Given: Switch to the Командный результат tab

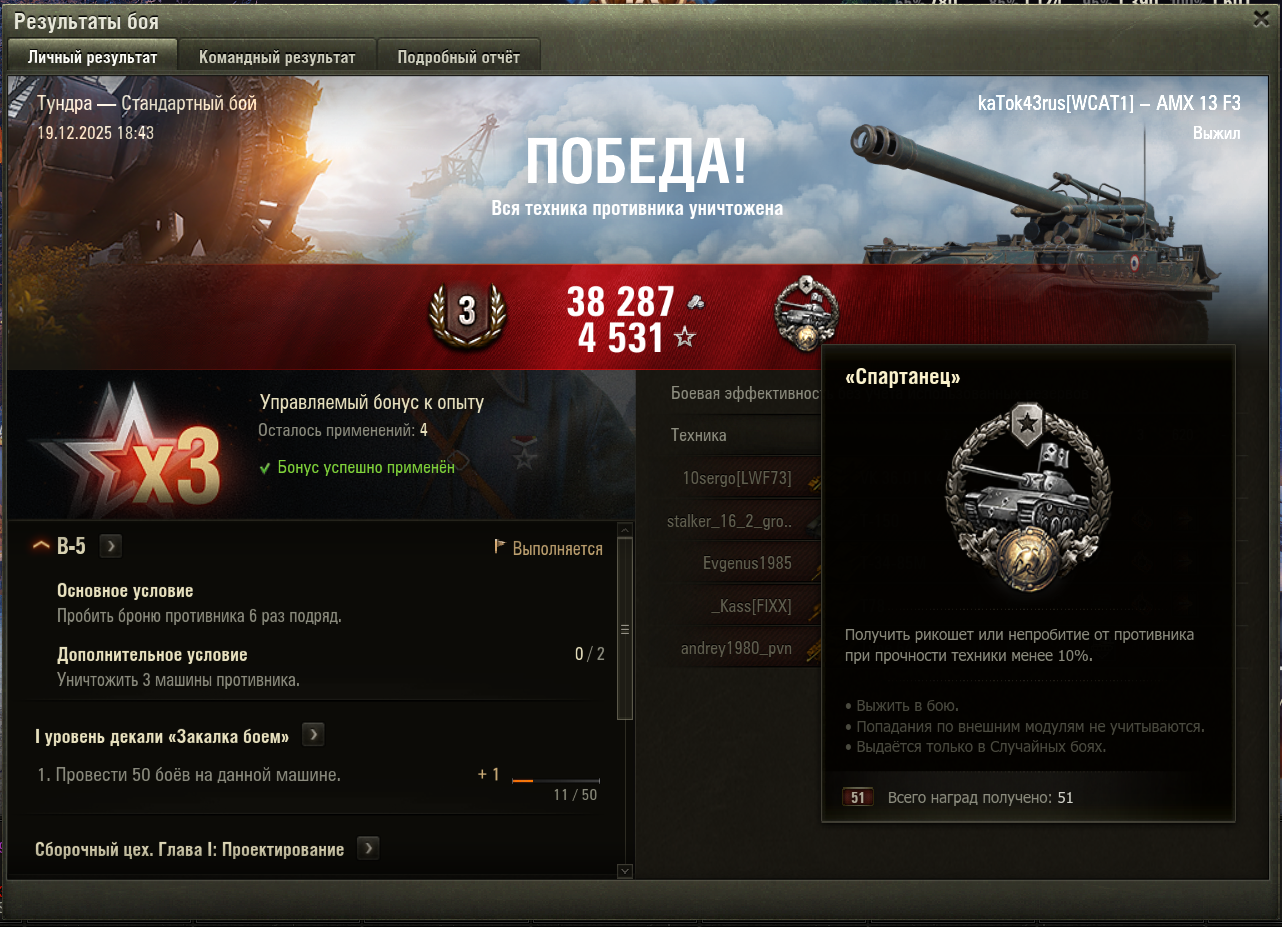Looking at the screenshot, I should coord(277,57).
